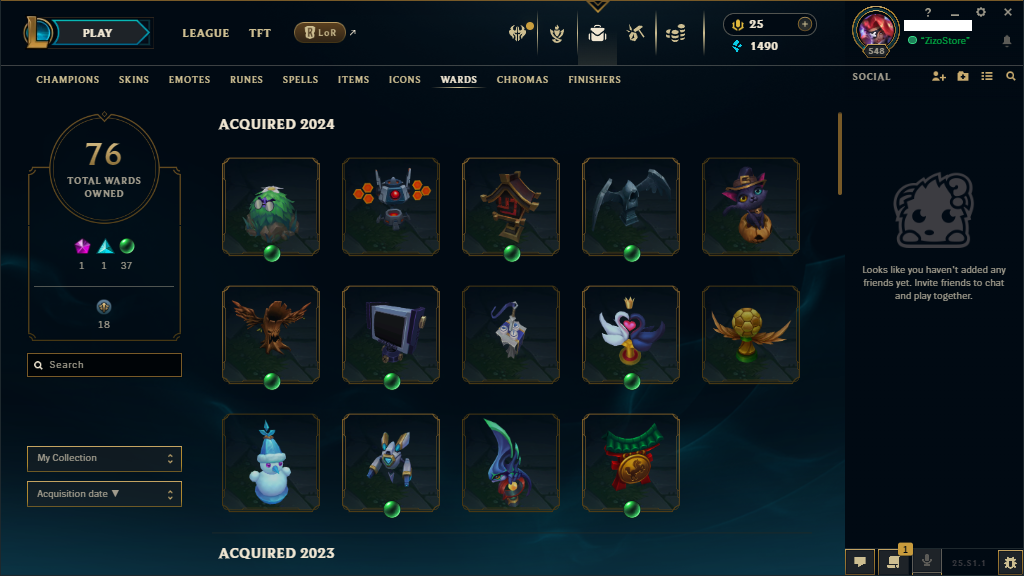1024x576 pixels.
Task: Open the add friend button
Action: coord(938,77)
